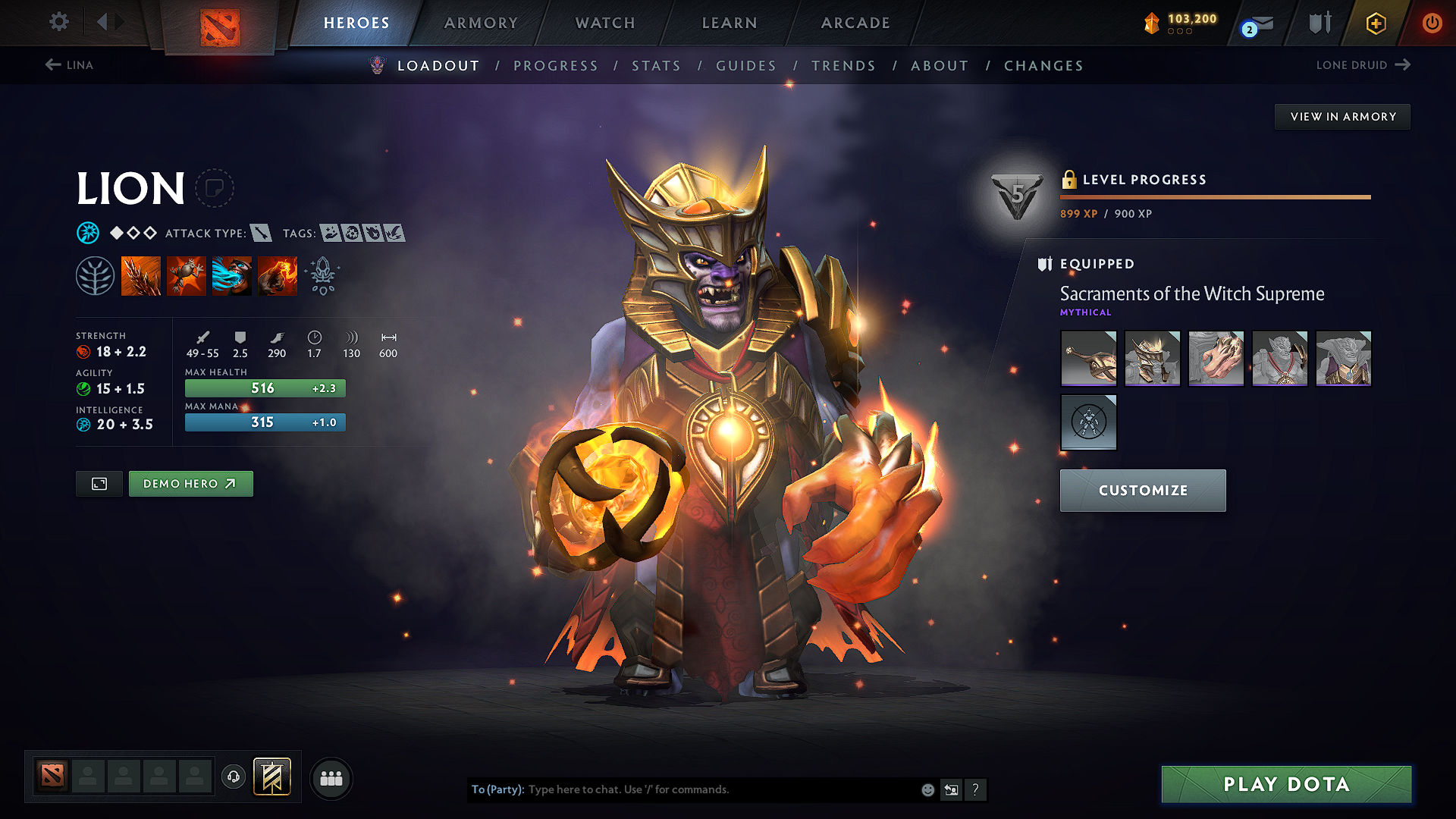Inspect the Mana Drain ability icon
This screenshot has height=819, width=1456.
[x=231, y=275]
